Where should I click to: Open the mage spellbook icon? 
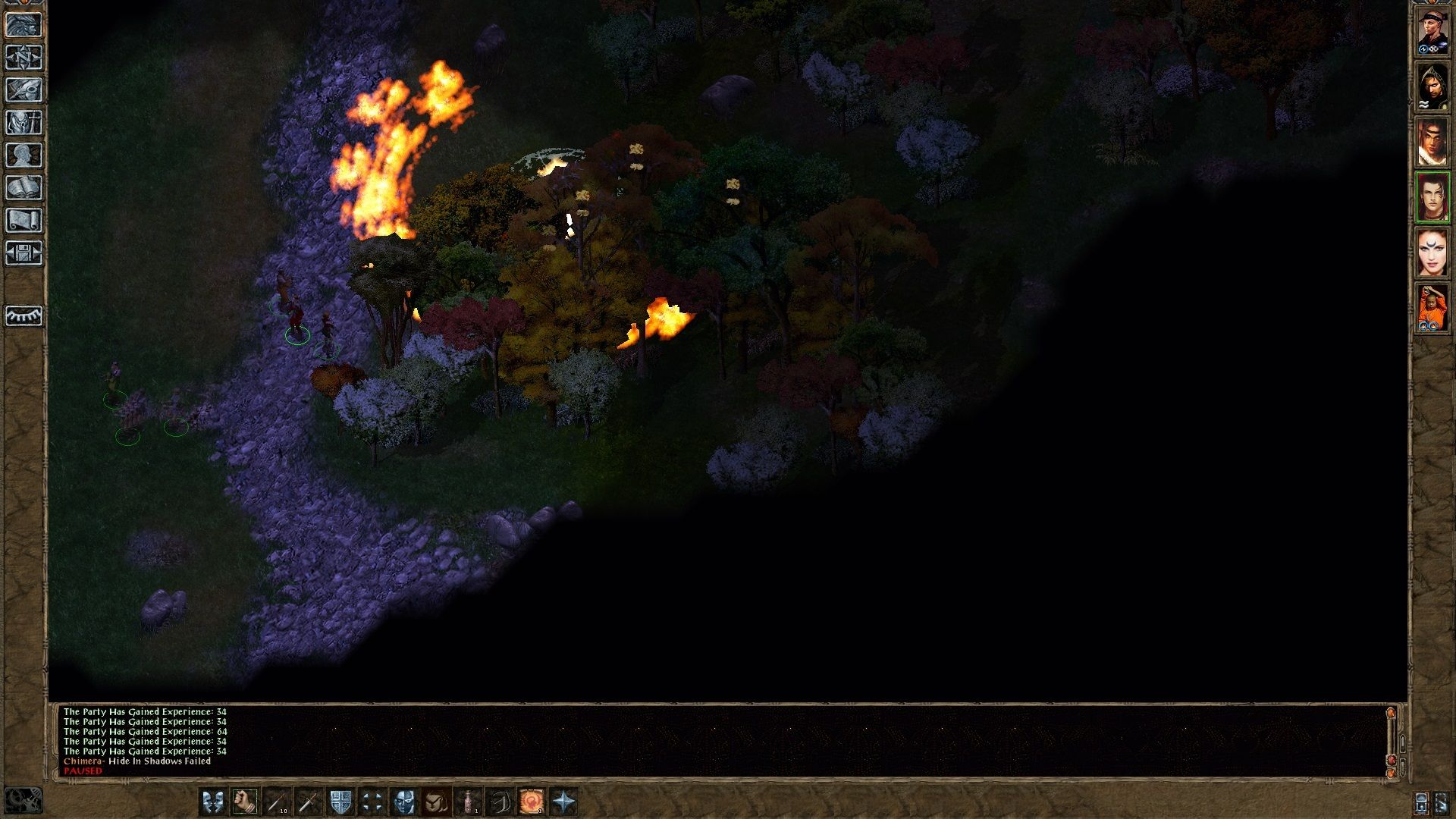pyautogui.click(x=25, y=186)
